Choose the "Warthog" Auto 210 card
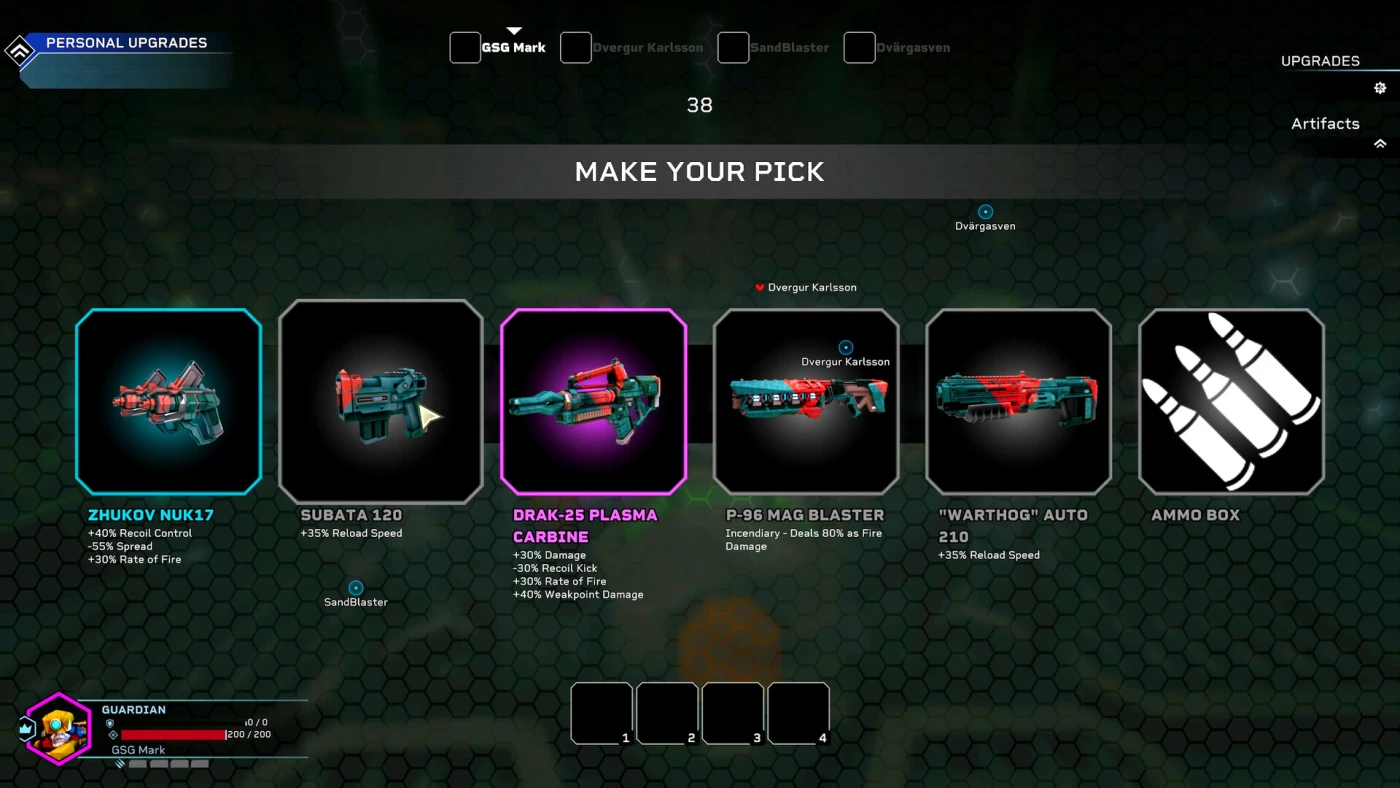This screenshot has width=1400, height=788. tap(1018, 401)
